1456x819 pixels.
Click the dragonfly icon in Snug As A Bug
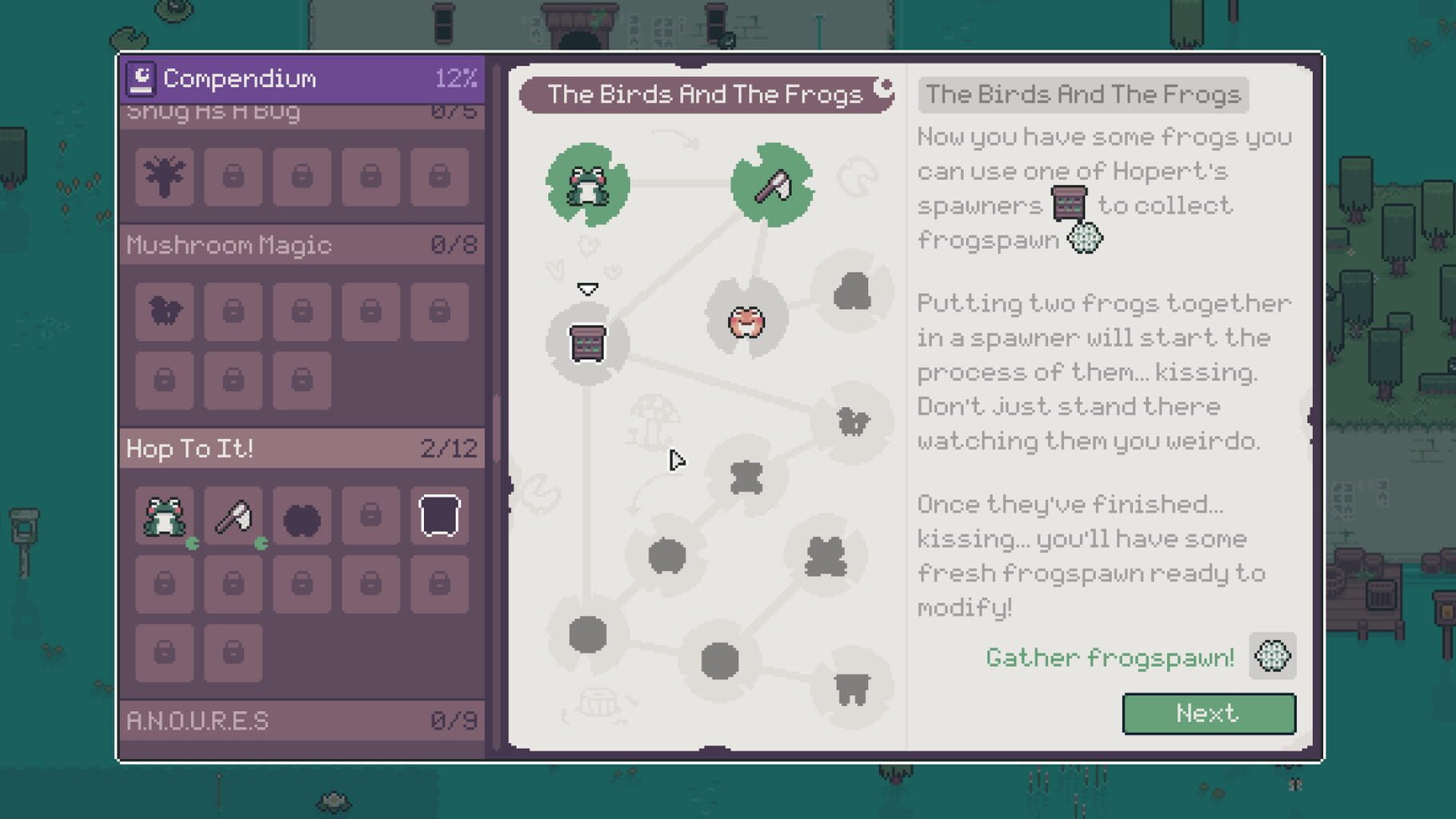(165, 177)
